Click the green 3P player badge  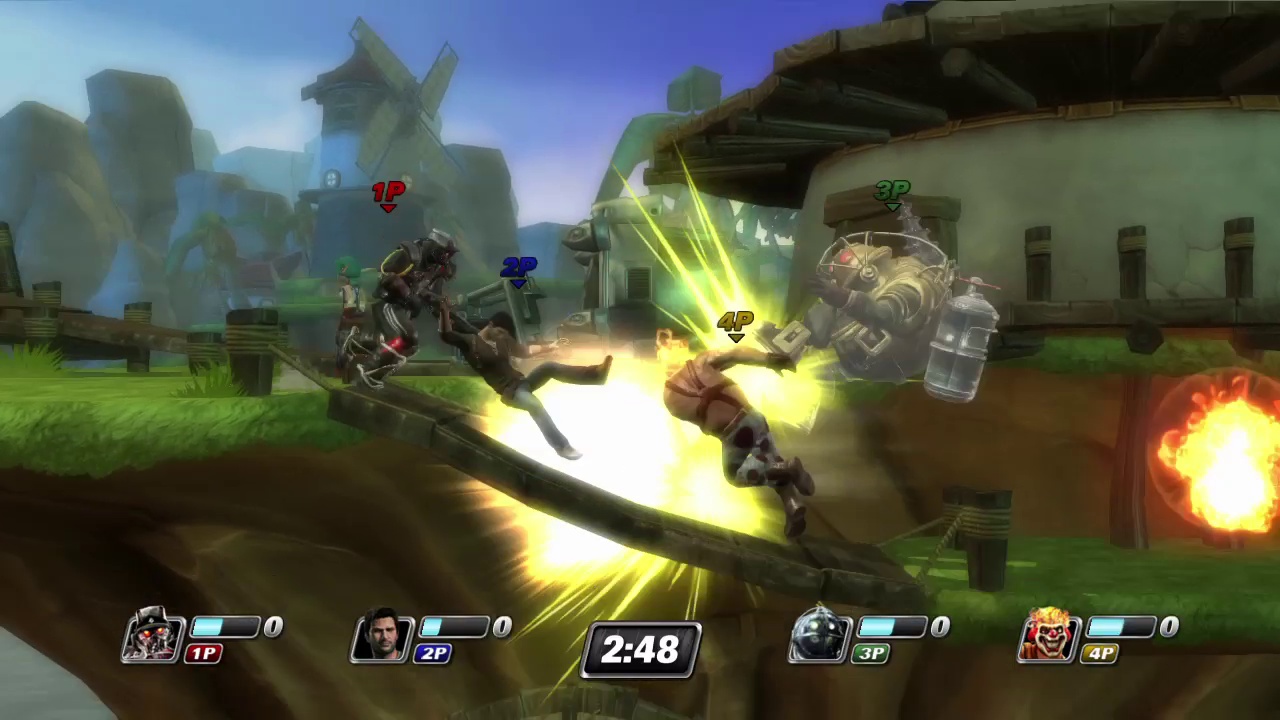[870, 653]
